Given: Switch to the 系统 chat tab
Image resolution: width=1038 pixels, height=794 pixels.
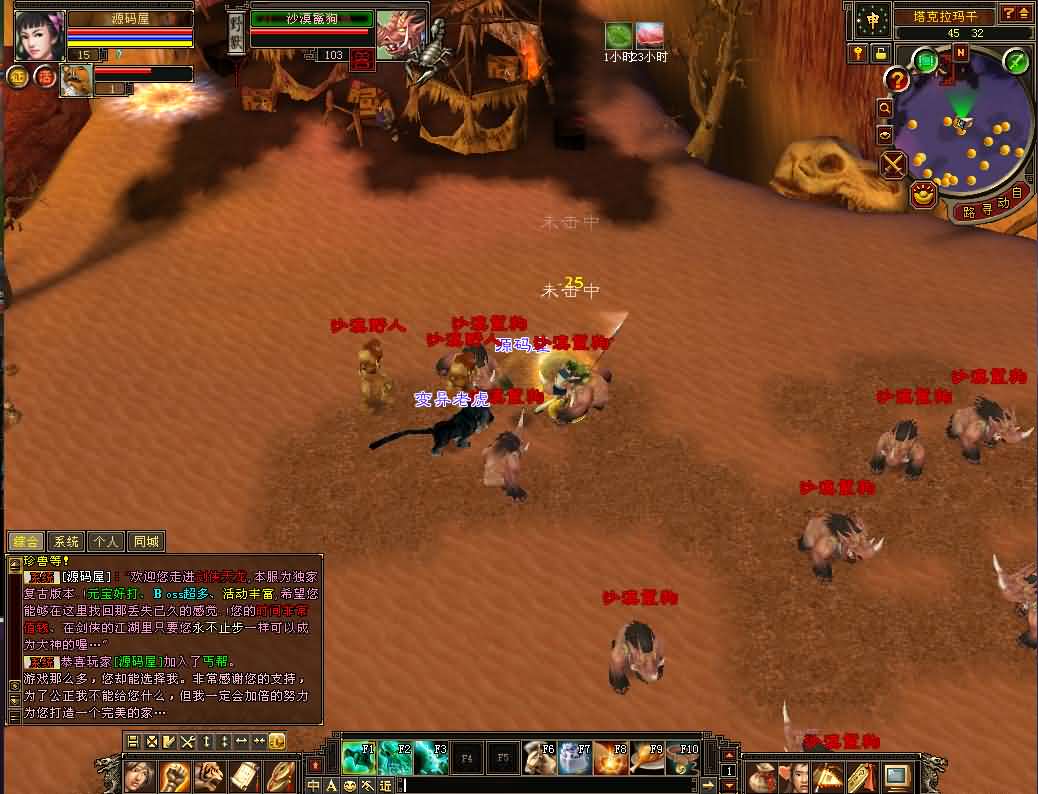Looking at the screenshot, I should tap(66, 542).
